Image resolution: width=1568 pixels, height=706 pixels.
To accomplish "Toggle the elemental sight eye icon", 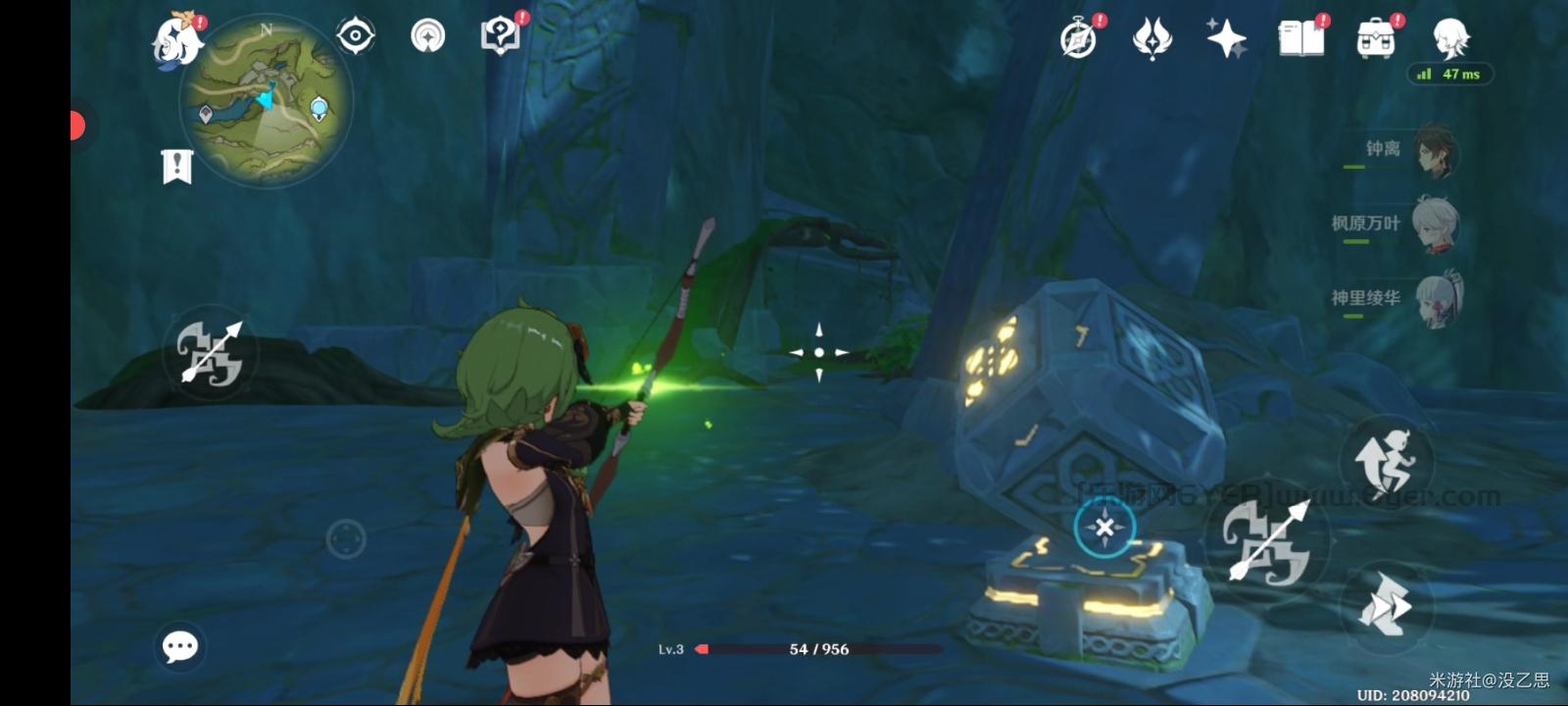I will tap(355, 36).
